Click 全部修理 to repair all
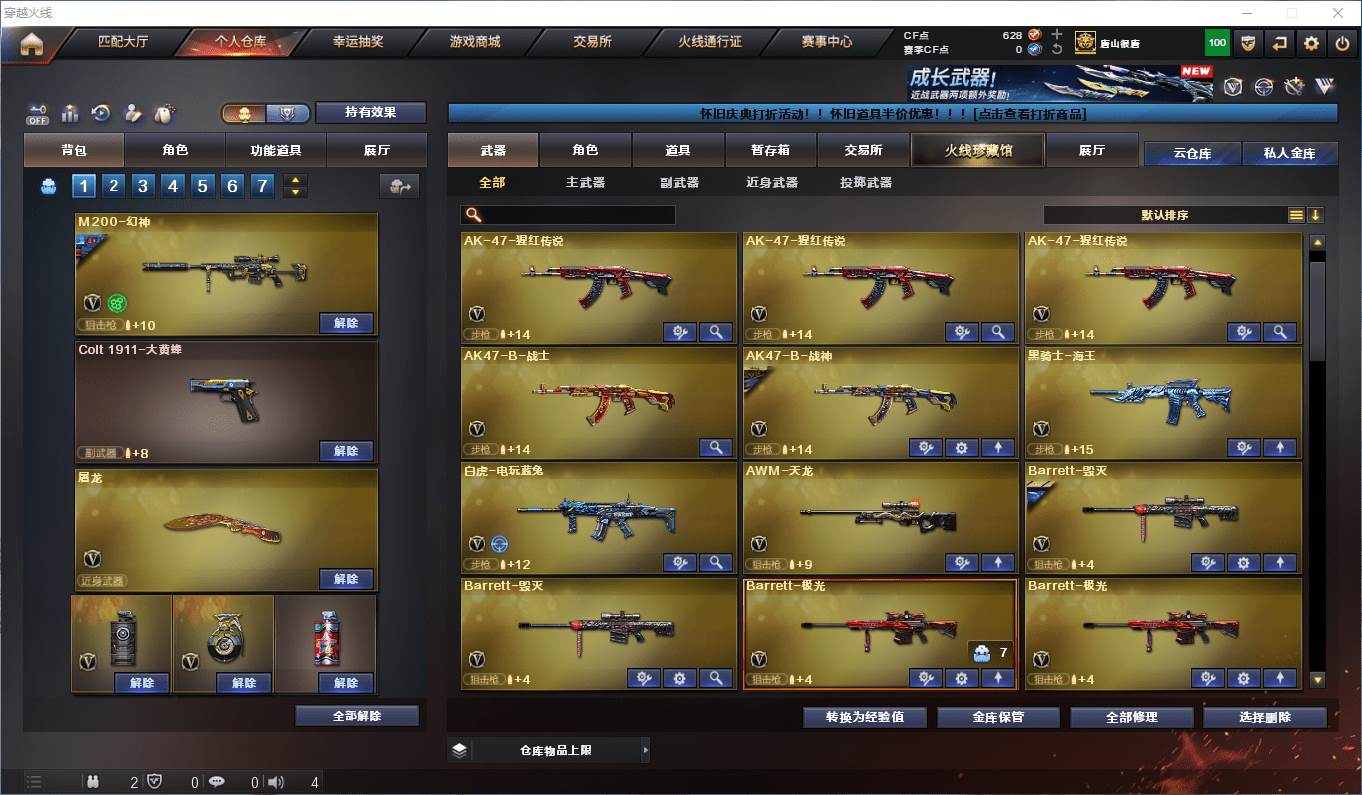Viewport: 1362px width, 795px height. point(1132,717)
